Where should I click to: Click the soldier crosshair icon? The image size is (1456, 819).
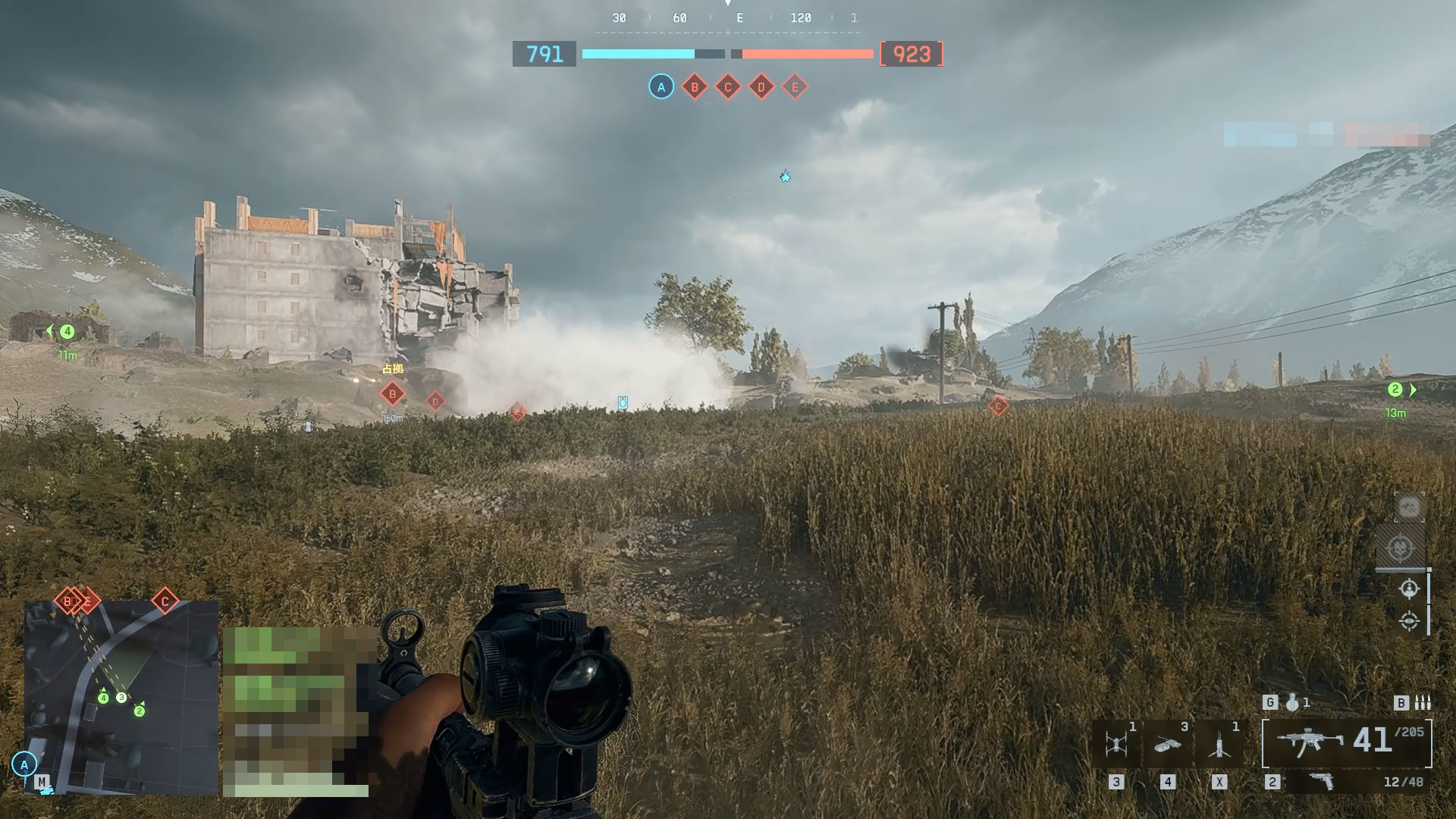1409,588
